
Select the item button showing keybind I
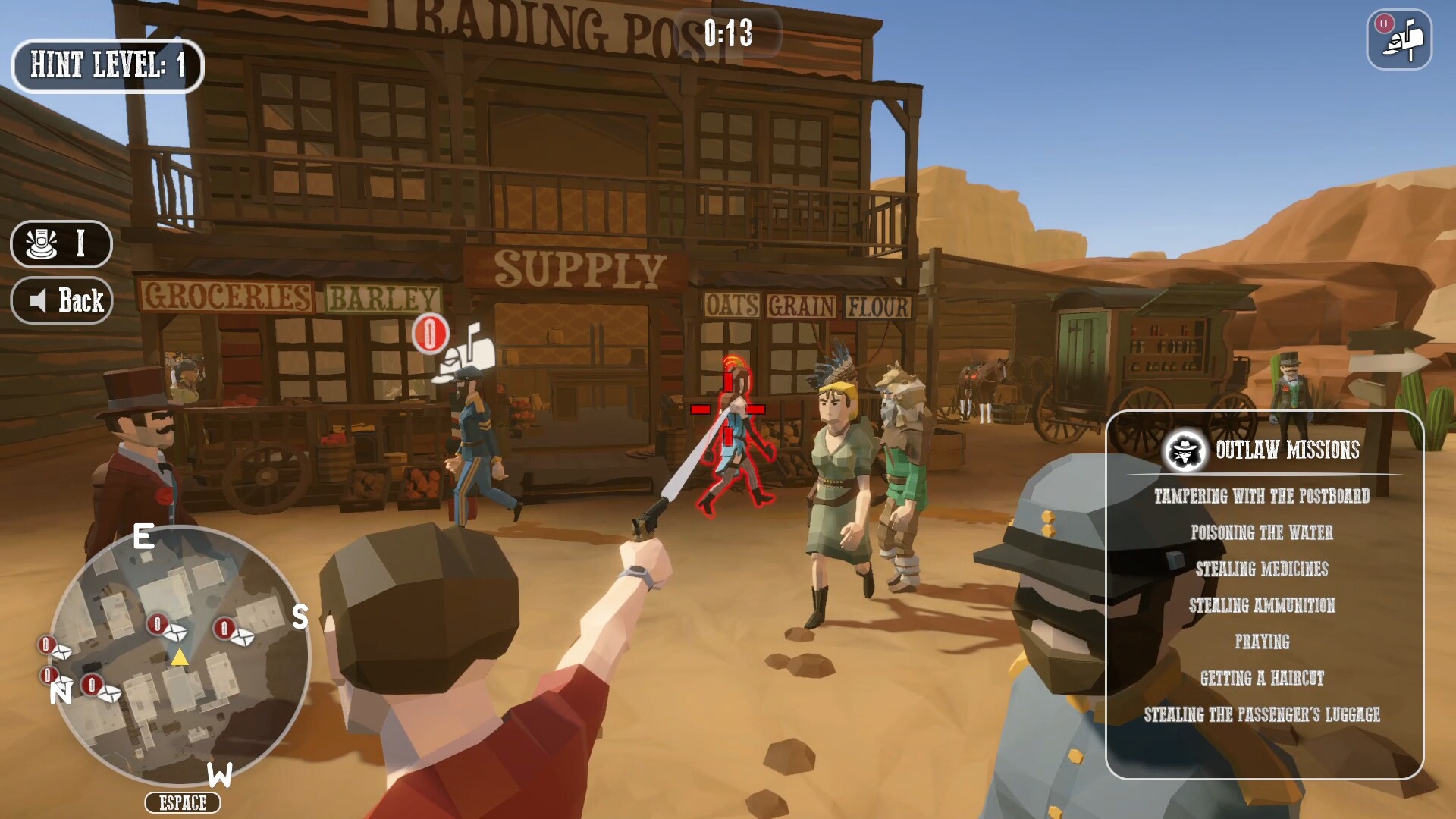click(60, 244)
